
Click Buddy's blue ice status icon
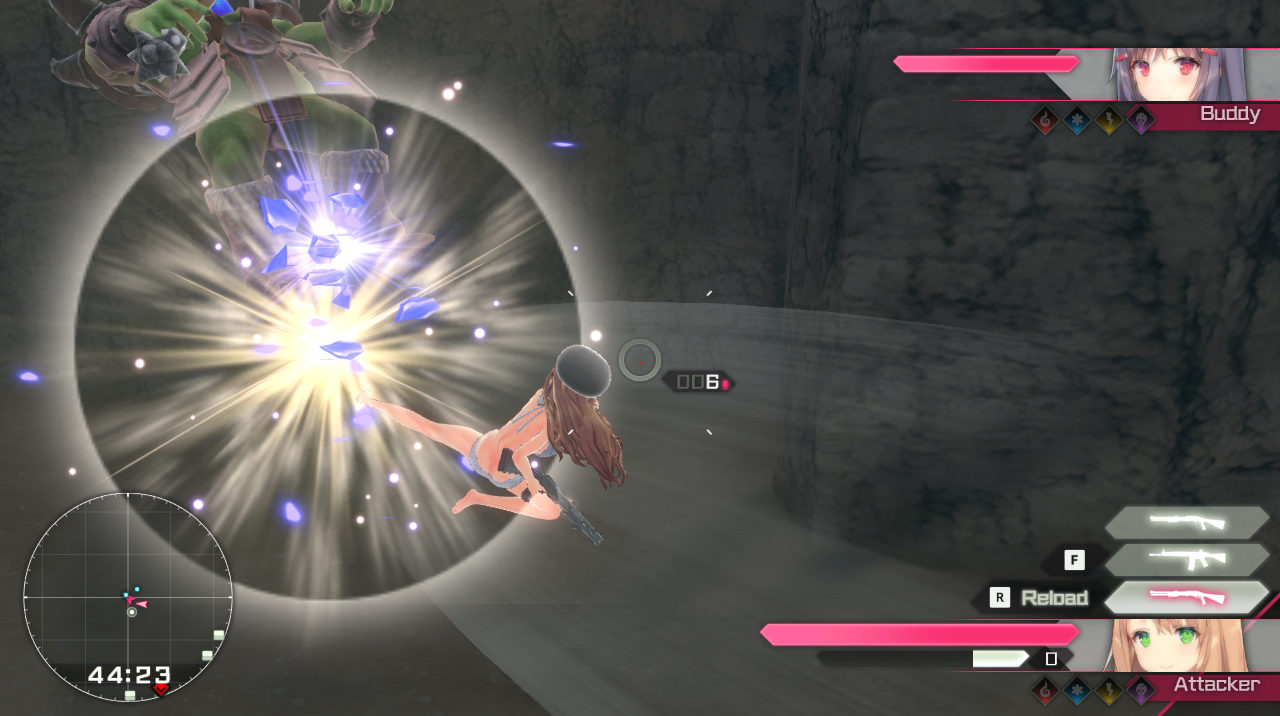tap(1077, 120)
